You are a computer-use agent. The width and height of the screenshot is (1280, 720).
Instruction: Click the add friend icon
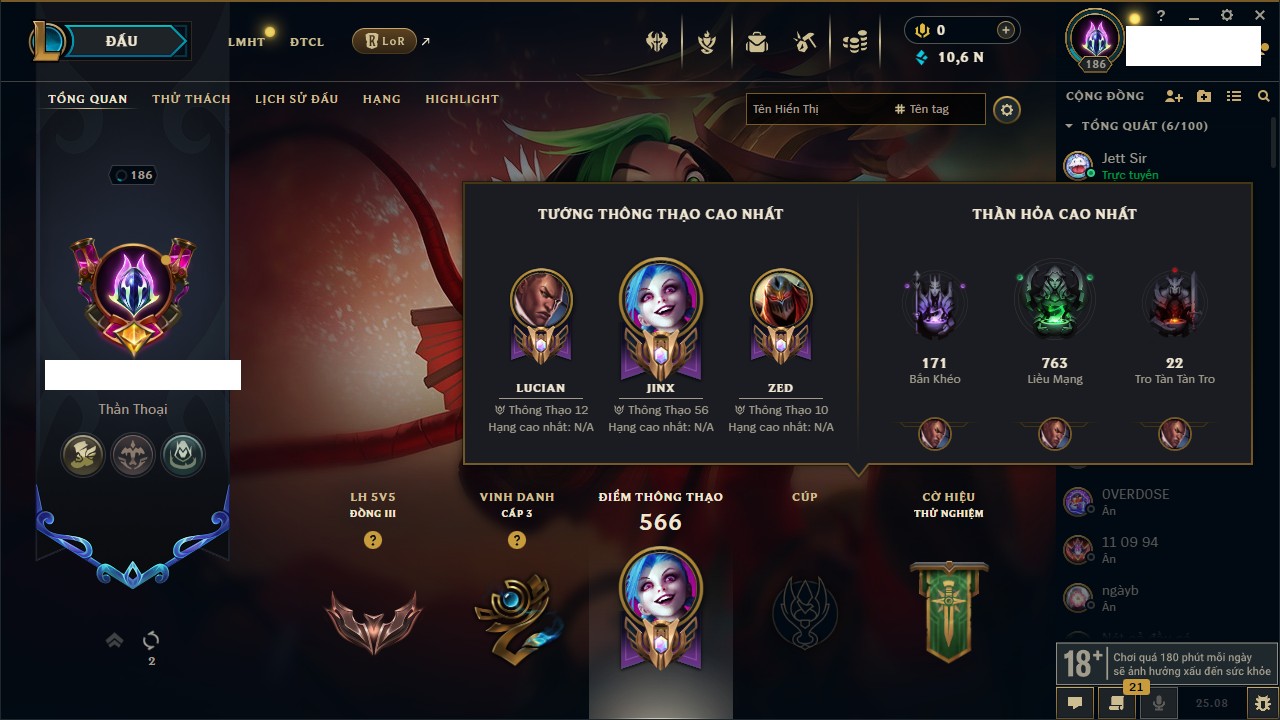(1174, 96)
